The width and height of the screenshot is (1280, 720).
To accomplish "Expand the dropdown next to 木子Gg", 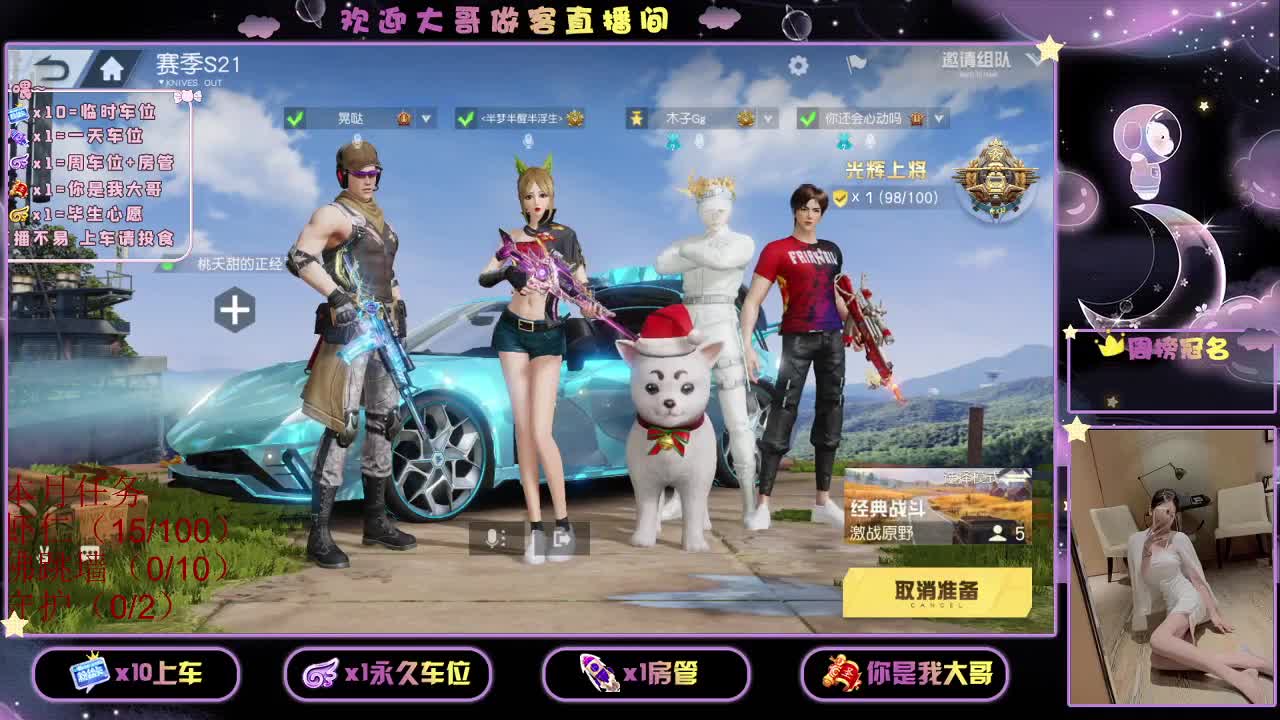I will [x=767, y=117].
